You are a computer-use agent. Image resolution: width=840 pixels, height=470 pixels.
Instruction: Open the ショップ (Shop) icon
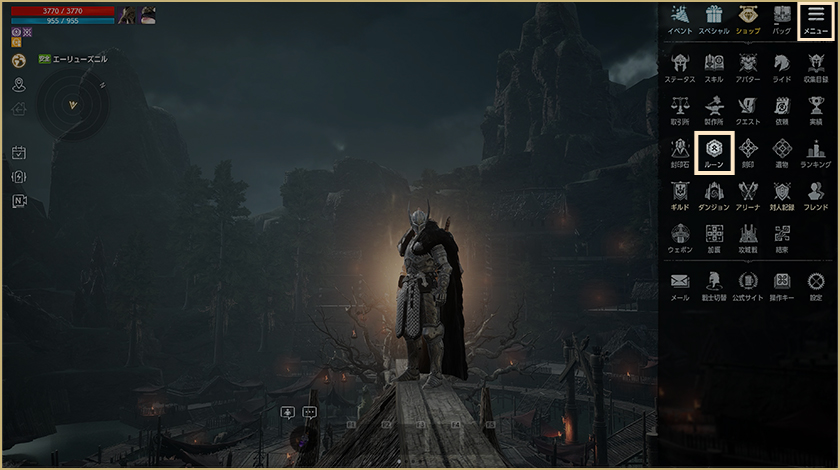point(748,18)
